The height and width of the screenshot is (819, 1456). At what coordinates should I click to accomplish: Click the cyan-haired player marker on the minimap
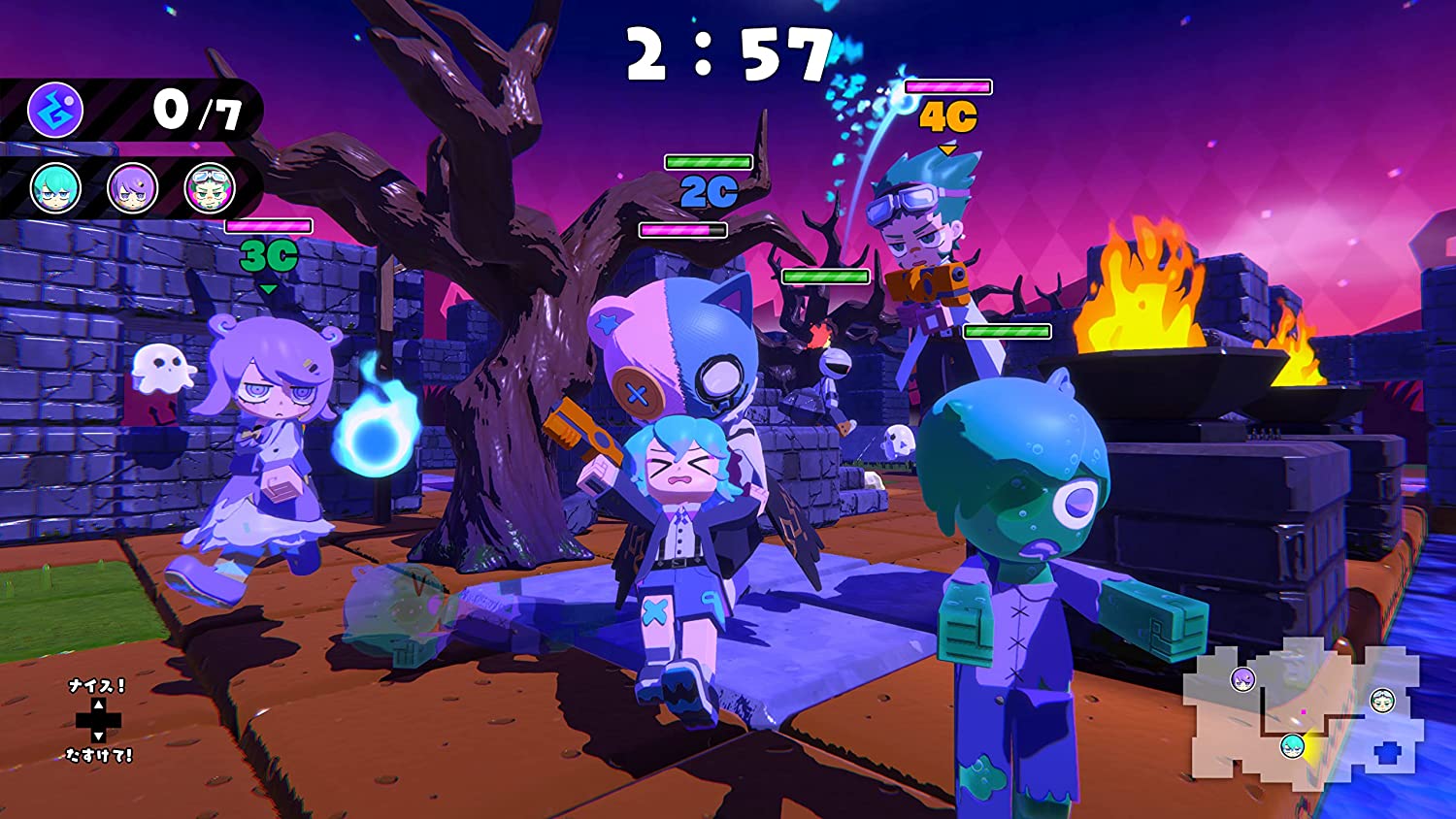pos(1292,745)
